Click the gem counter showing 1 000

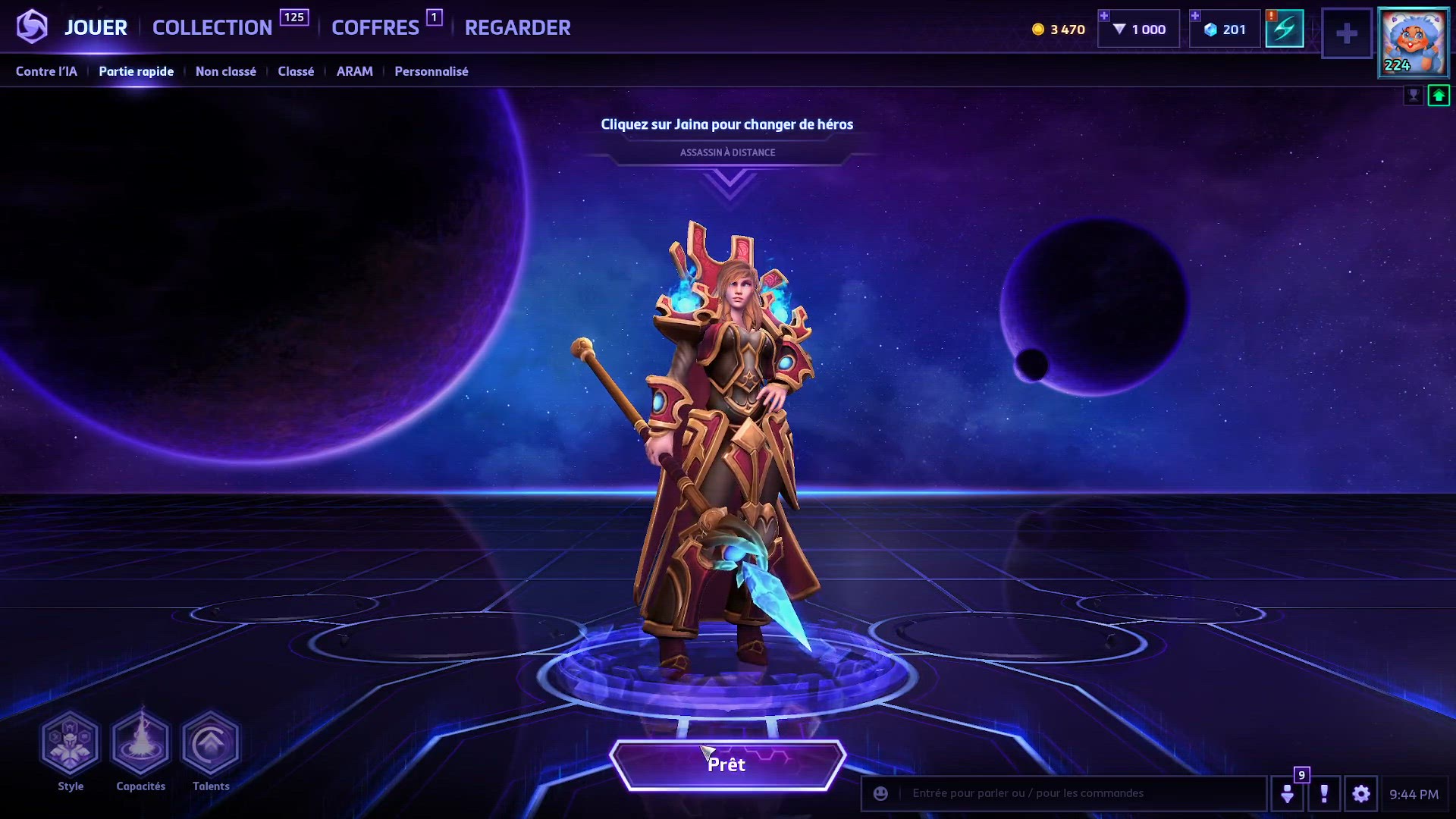[1137, 29]
